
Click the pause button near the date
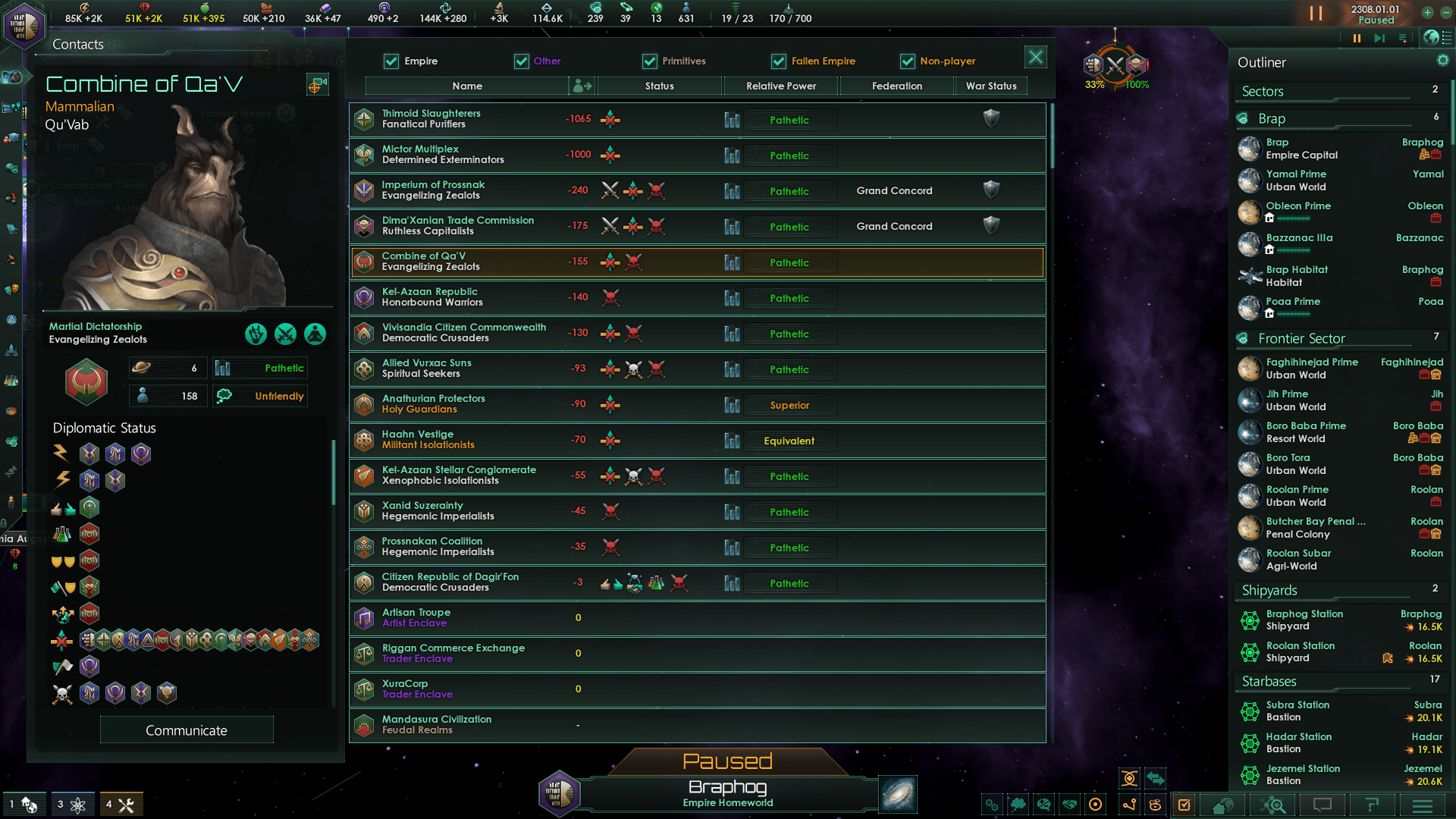(x=1316, y=14)
